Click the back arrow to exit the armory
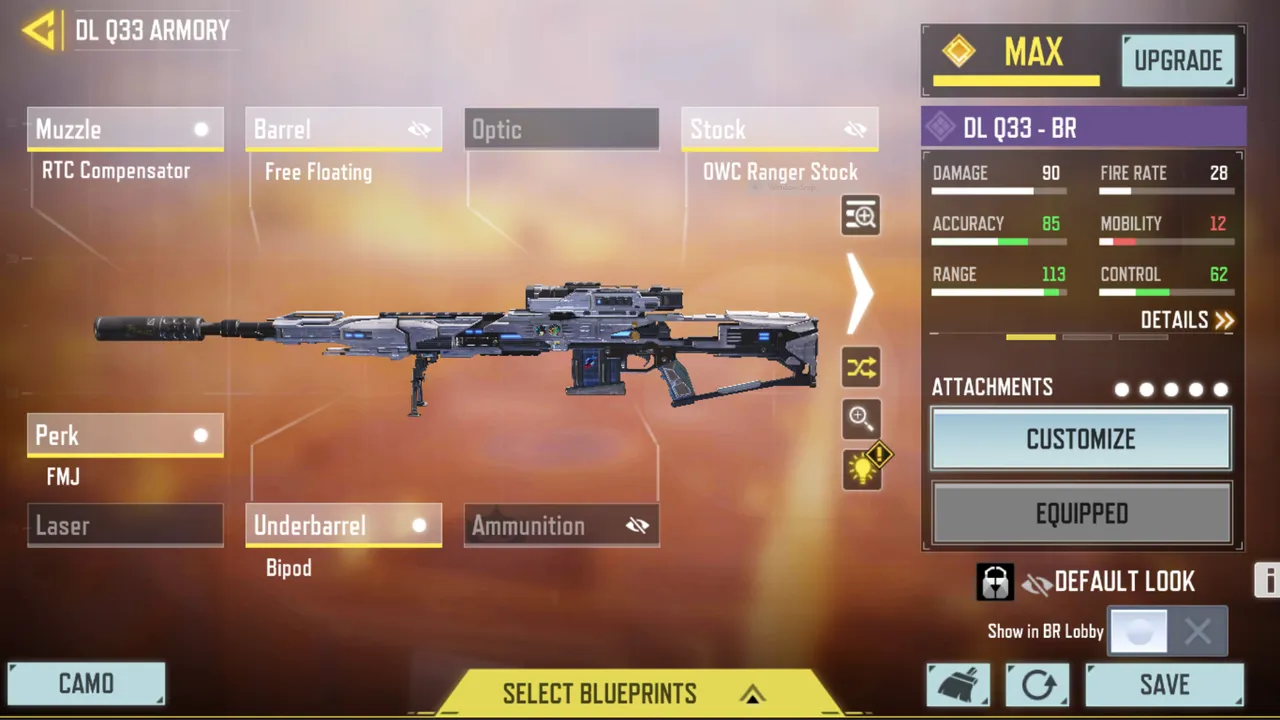Viewport: 1280px width, 720px height. coord(37,30)
